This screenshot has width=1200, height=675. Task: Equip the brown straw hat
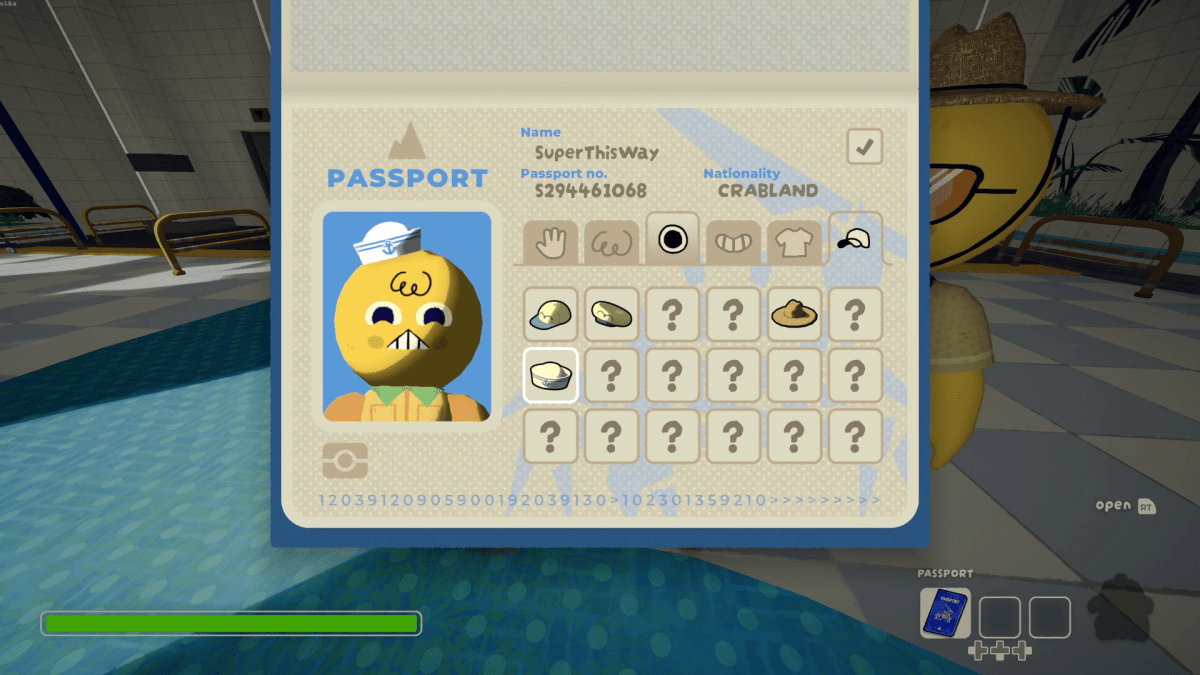[x=794, y=314]
